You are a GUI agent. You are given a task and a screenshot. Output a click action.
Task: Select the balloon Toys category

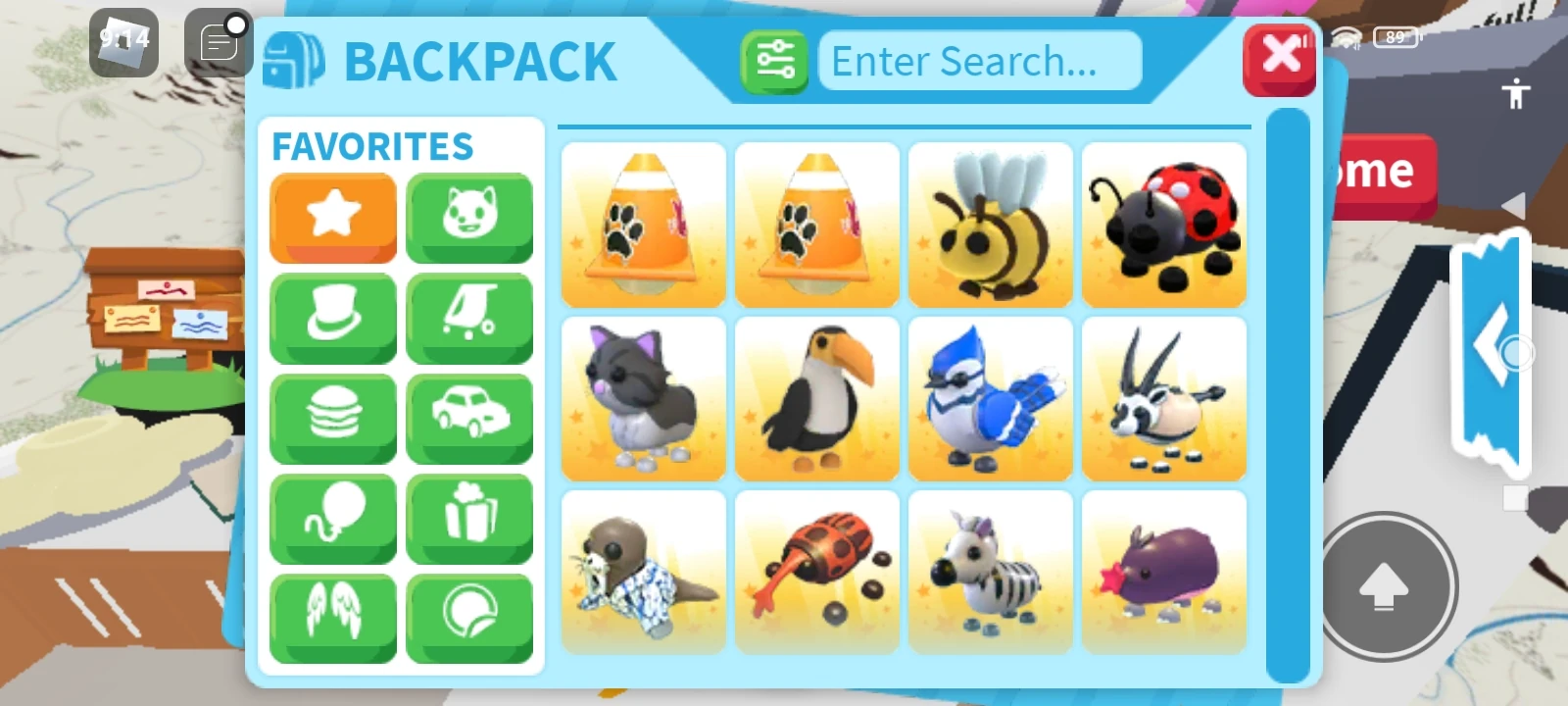pos(333,518)
